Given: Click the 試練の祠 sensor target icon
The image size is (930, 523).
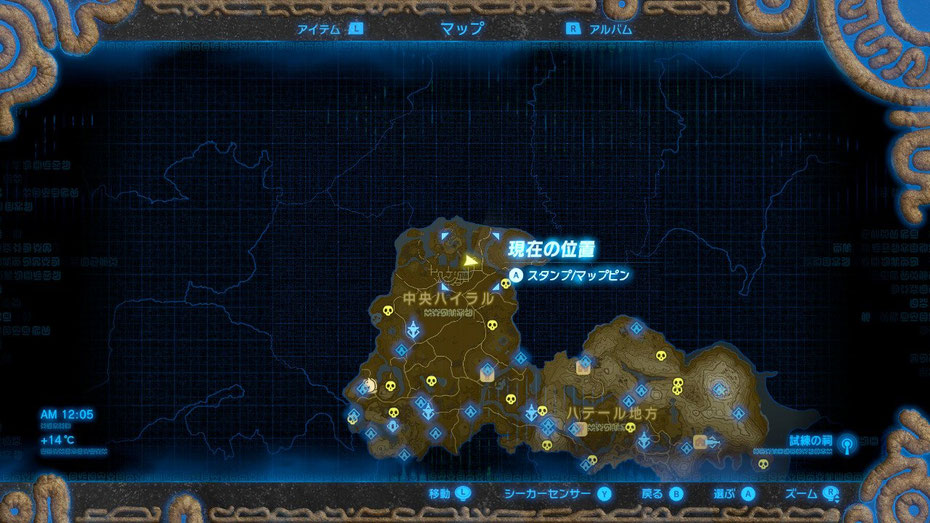Looking at the screenshot, I should coord(848,442).
